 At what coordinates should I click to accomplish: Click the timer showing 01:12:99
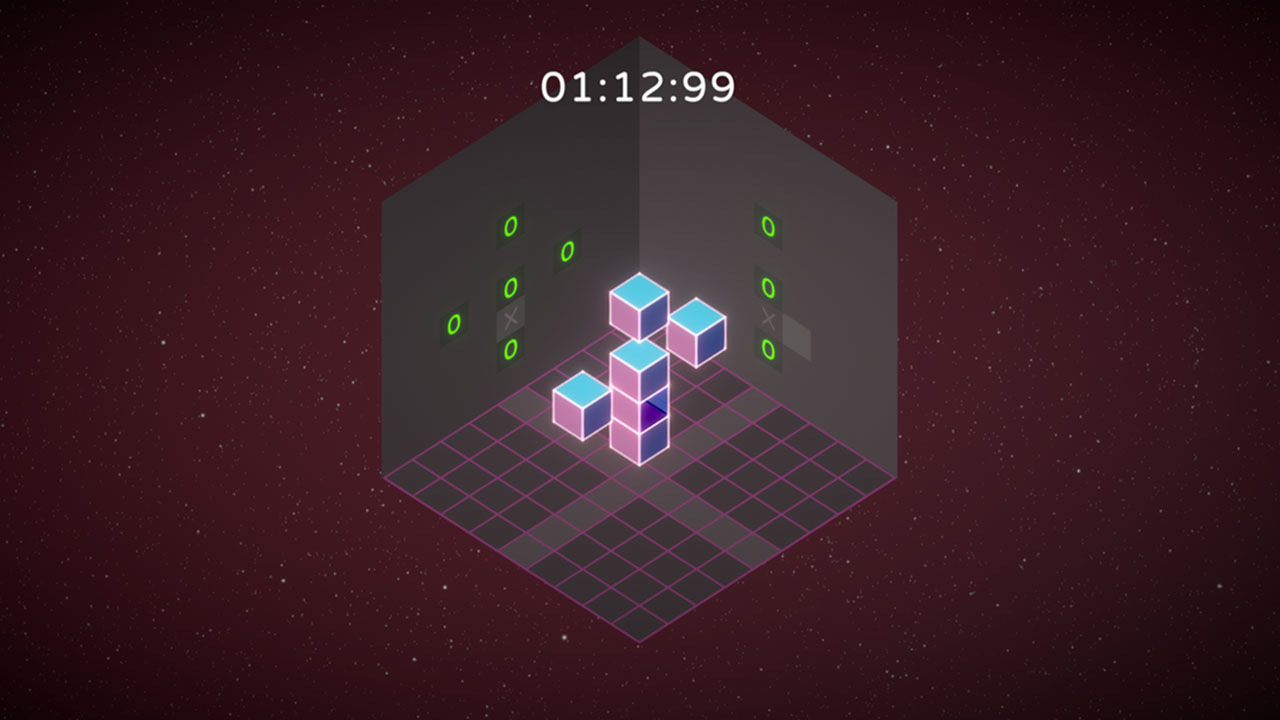638,88
